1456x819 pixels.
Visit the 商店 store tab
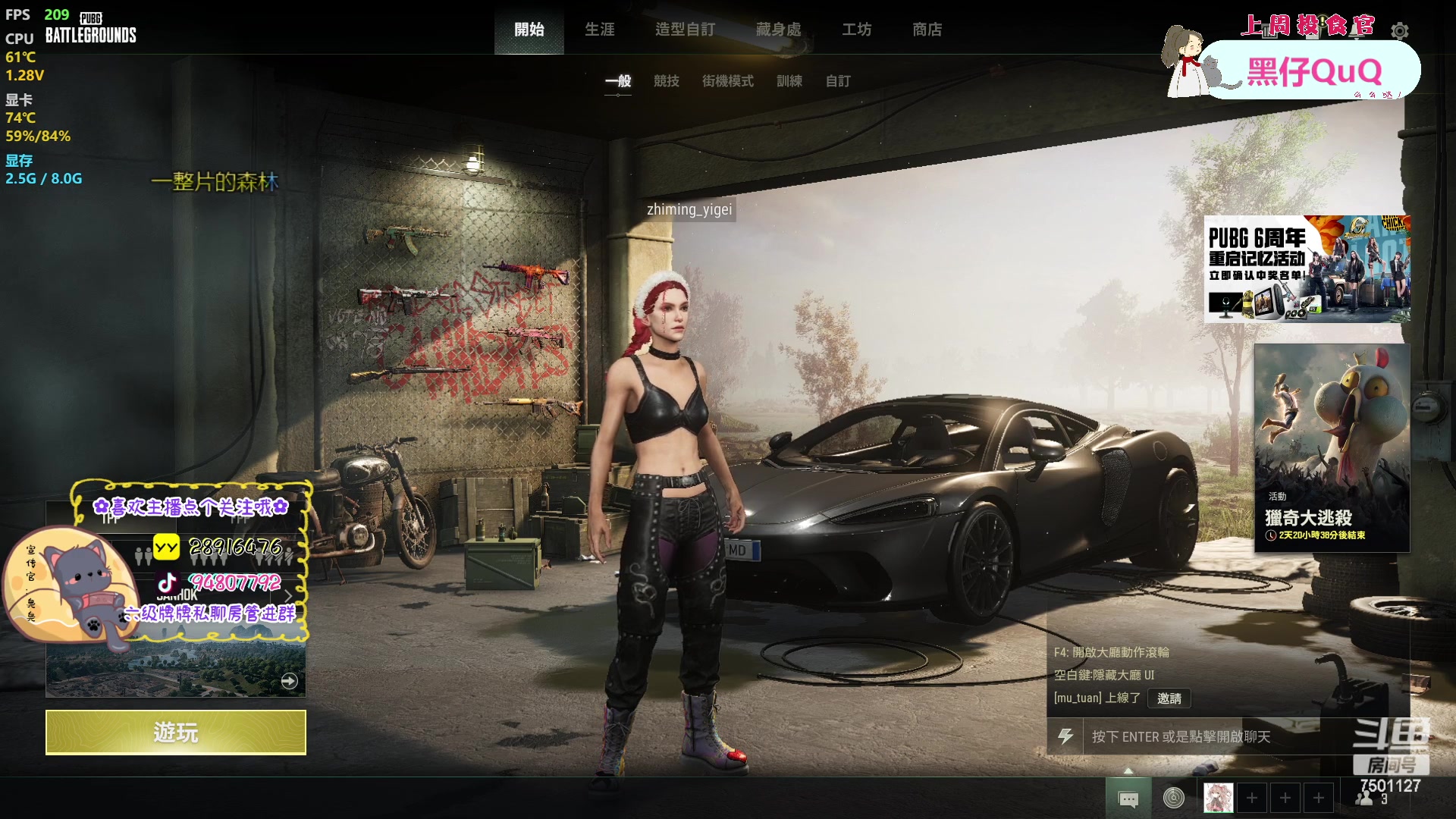click(927, 30)
